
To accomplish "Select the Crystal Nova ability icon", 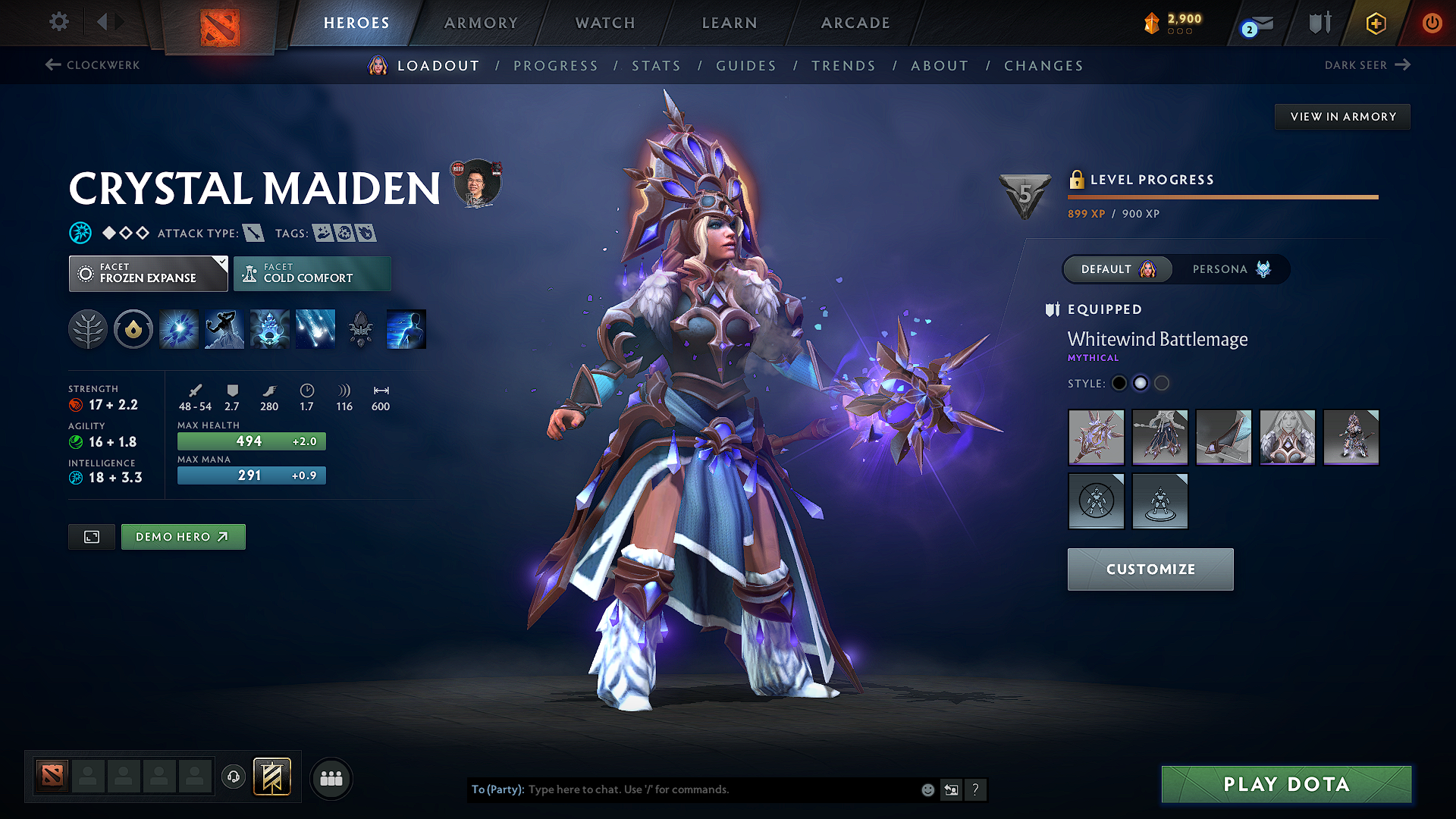I will [178, 328].
